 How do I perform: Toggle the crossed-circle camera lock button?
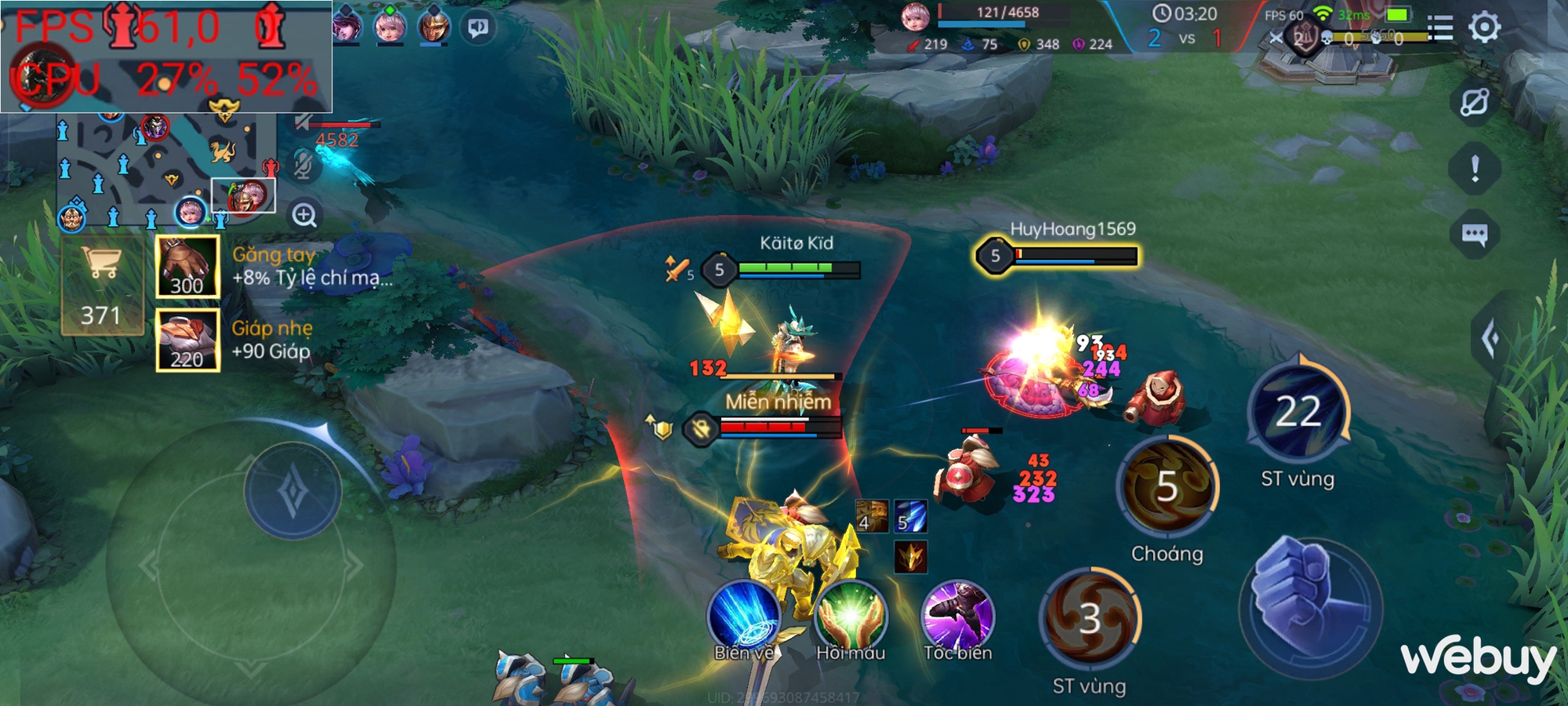(1475, 102)
